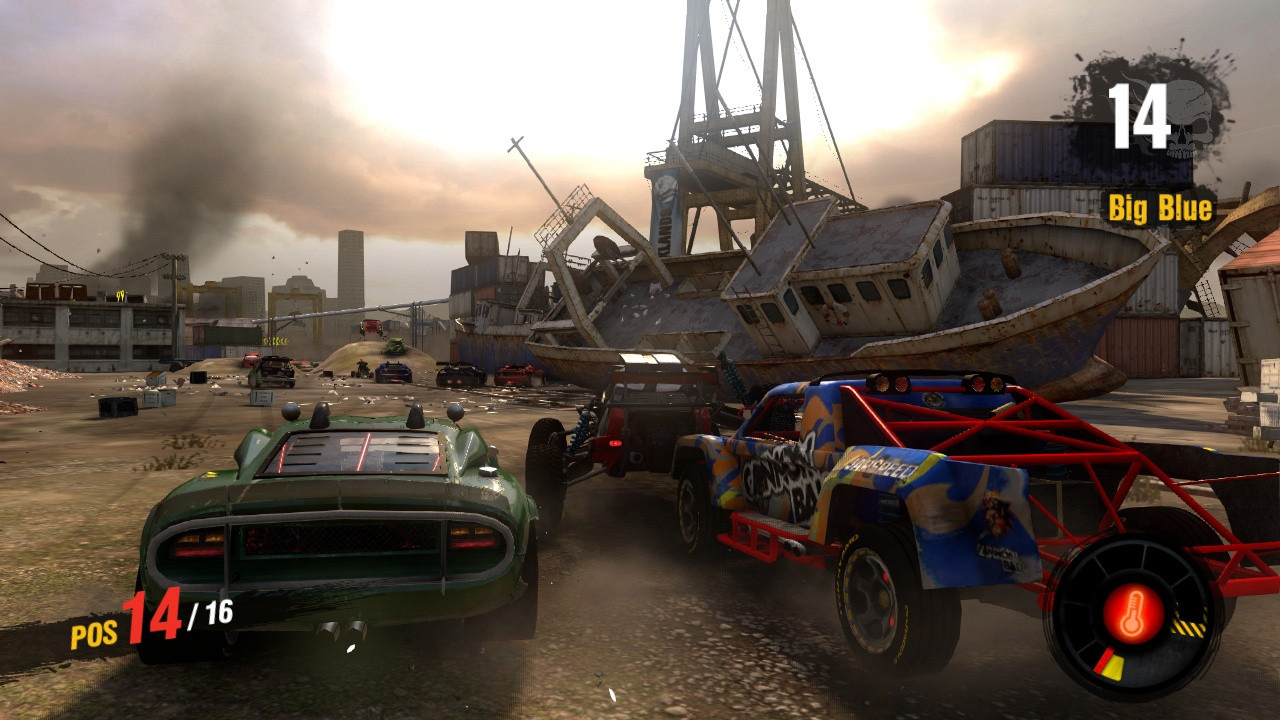This screenshot has width=1280, height=720.
Task: Select the glowing thermometer boost icon
Action: coord(1133,614)
